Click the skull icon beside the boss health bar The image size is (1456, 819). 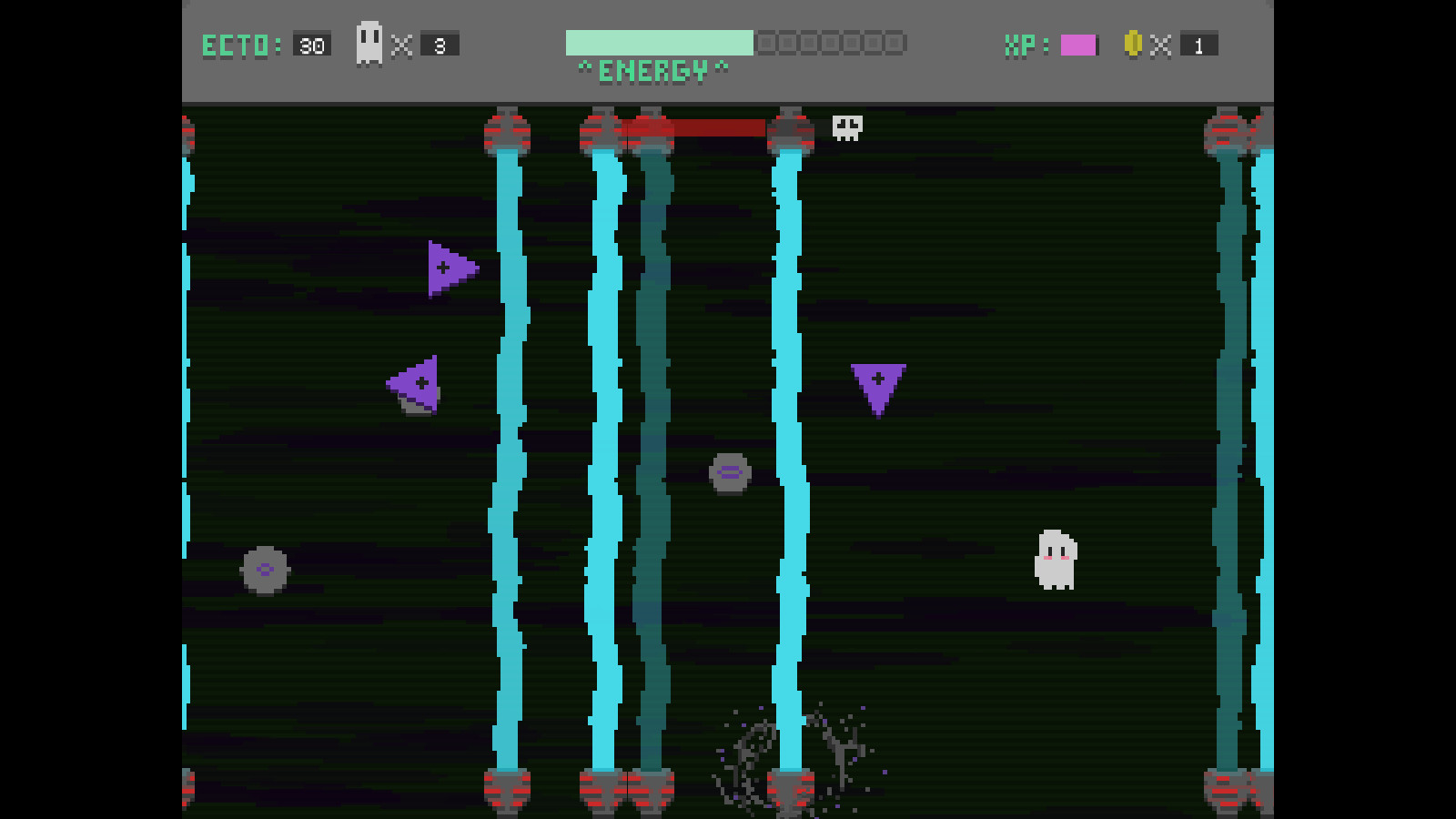coord(846,127)
